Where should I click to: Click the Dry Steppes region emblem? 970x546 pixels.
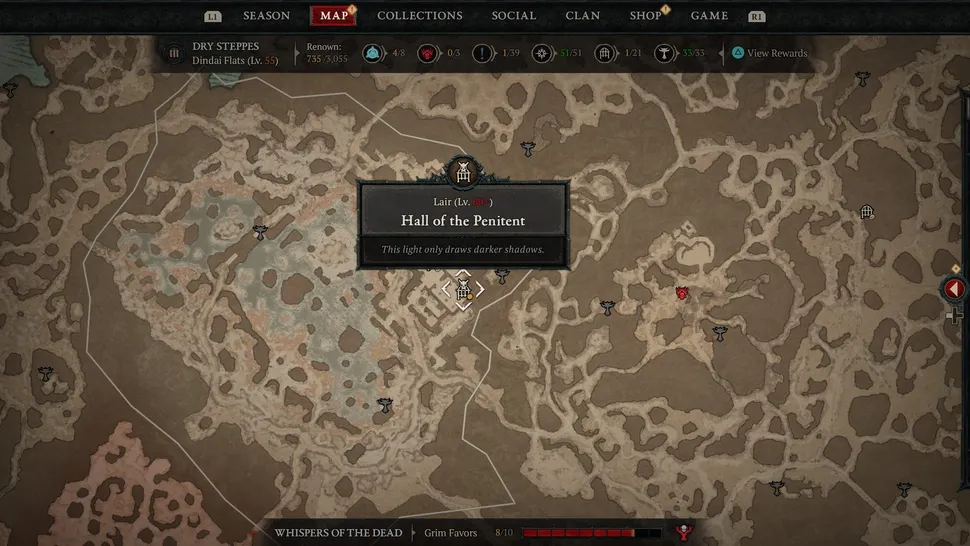(174, 53)
